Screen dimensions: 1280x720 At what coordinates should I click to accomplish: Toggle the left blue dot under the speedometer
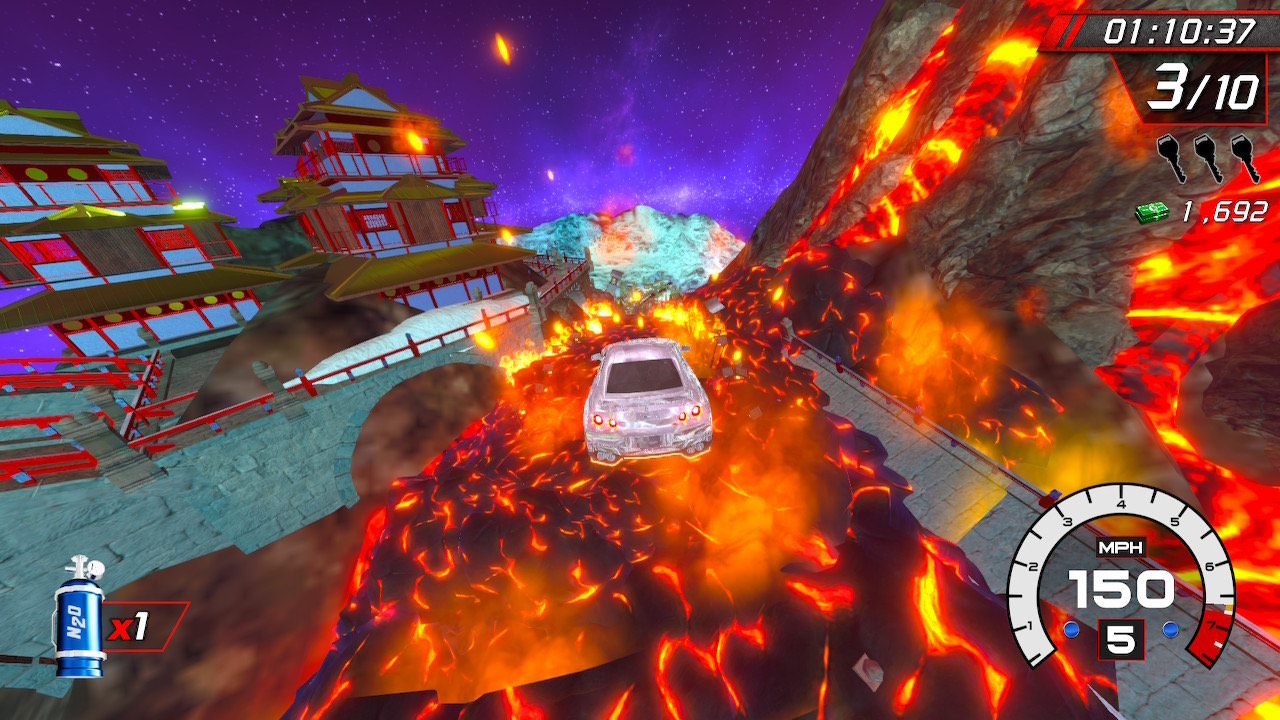[x=1072, y=628]
